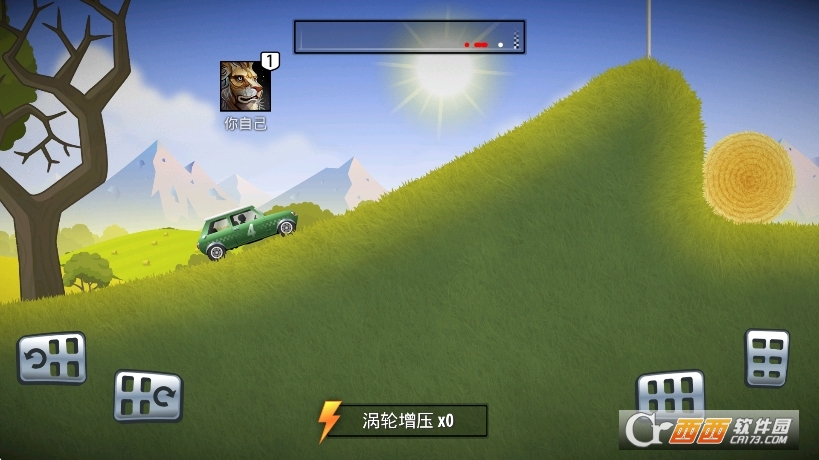Select the lion player avatar
Screen dimensions: 819x460
pyautogui.click(x=244, y=87)
